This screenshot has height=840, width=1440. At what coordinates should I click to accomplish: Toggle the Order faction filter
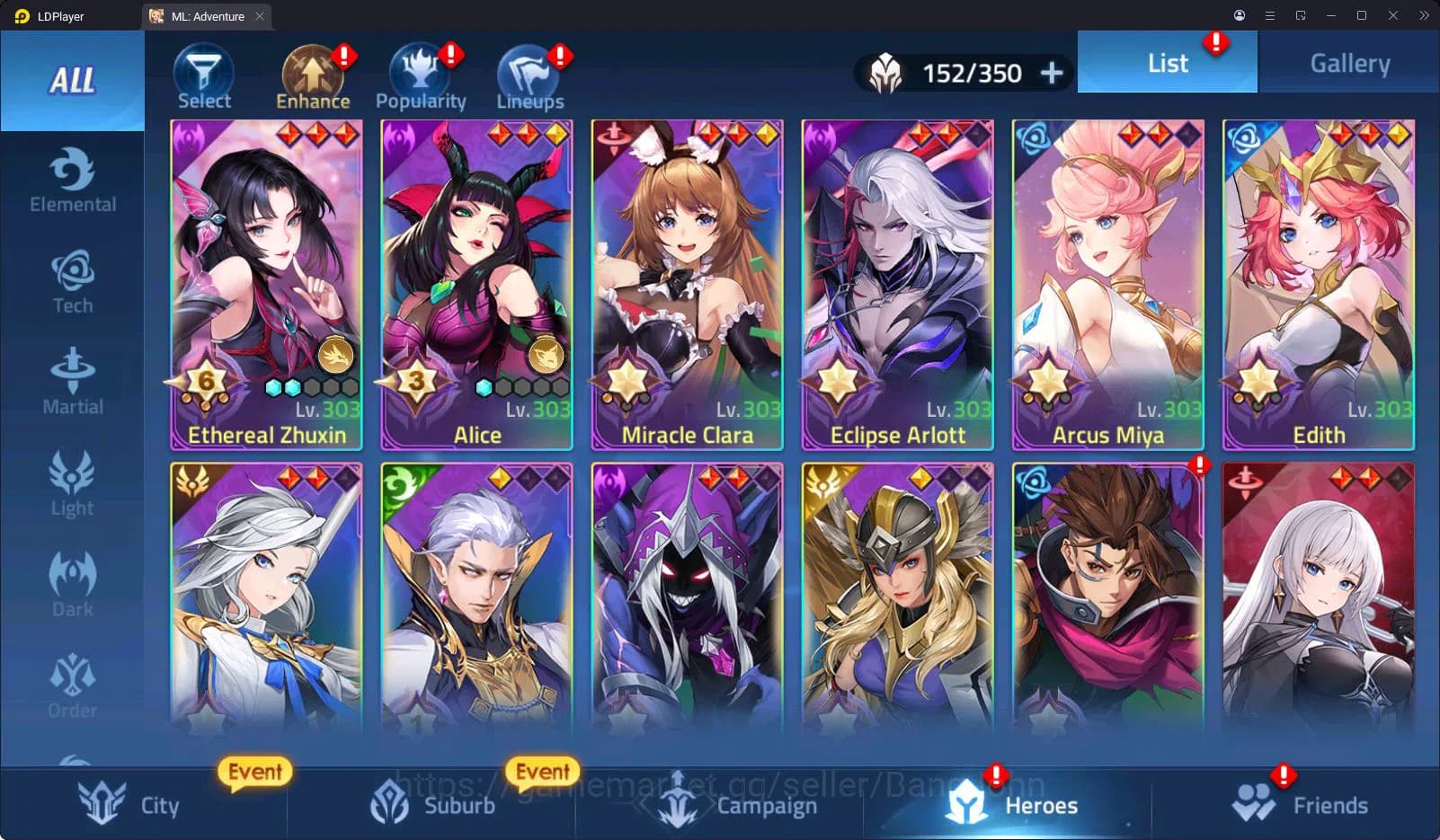pyautogui.click(x=72, y=685)
